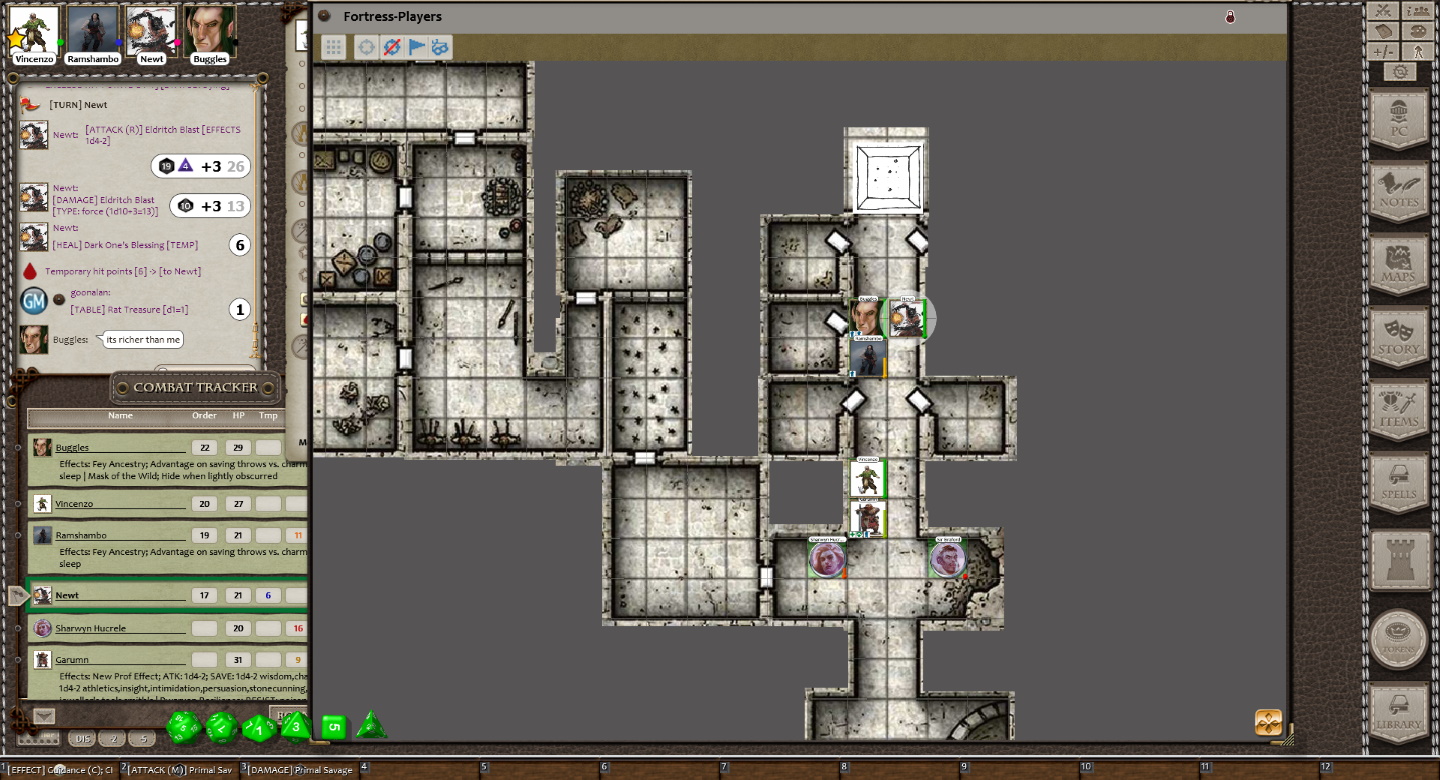Toggle the map grid toolbar button
Screen dimensions: 1440x780
pyautogui.click(x=334, y=47)
